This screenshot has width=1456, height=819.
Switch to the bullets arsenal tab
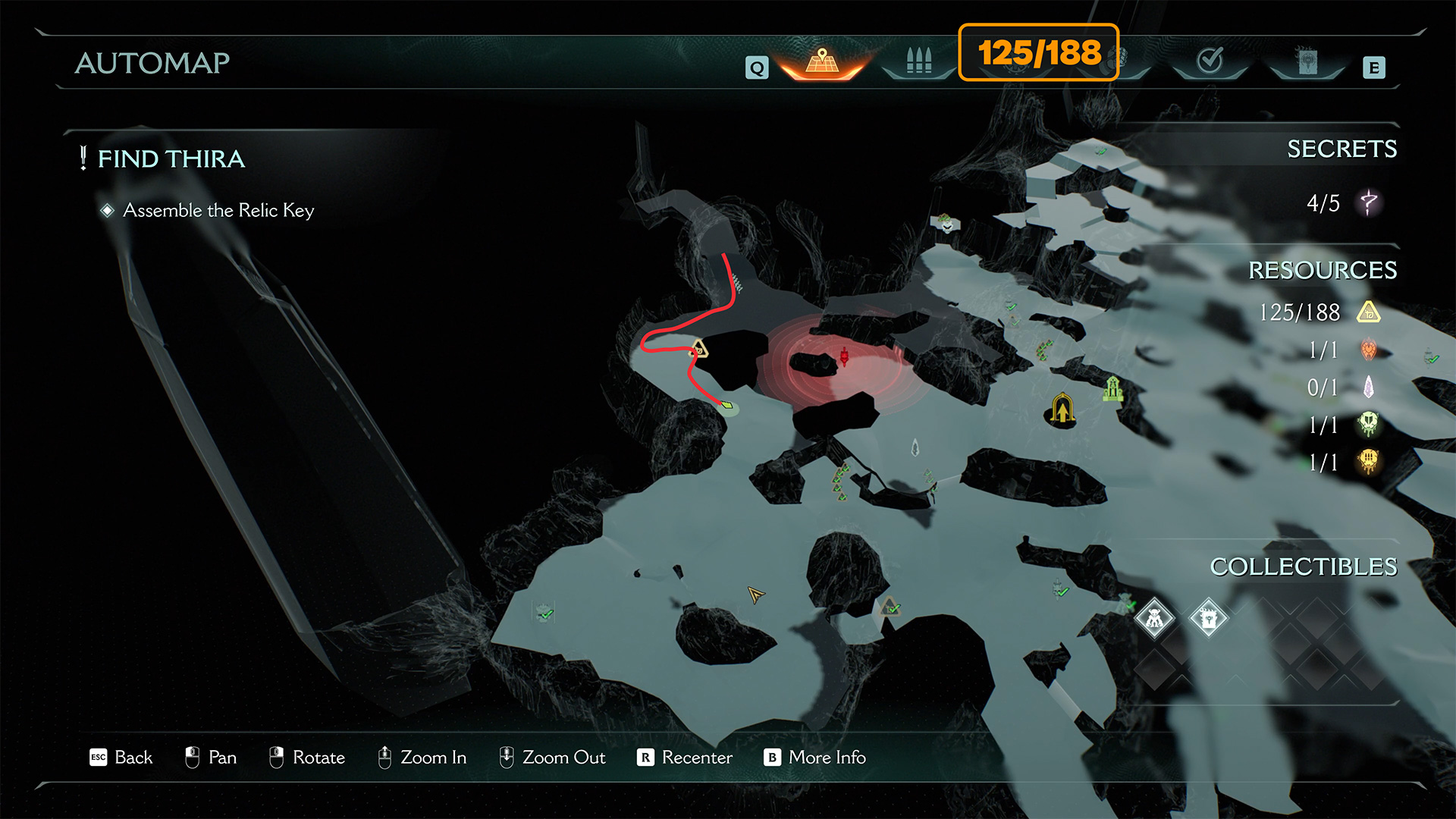pos(918,61)
